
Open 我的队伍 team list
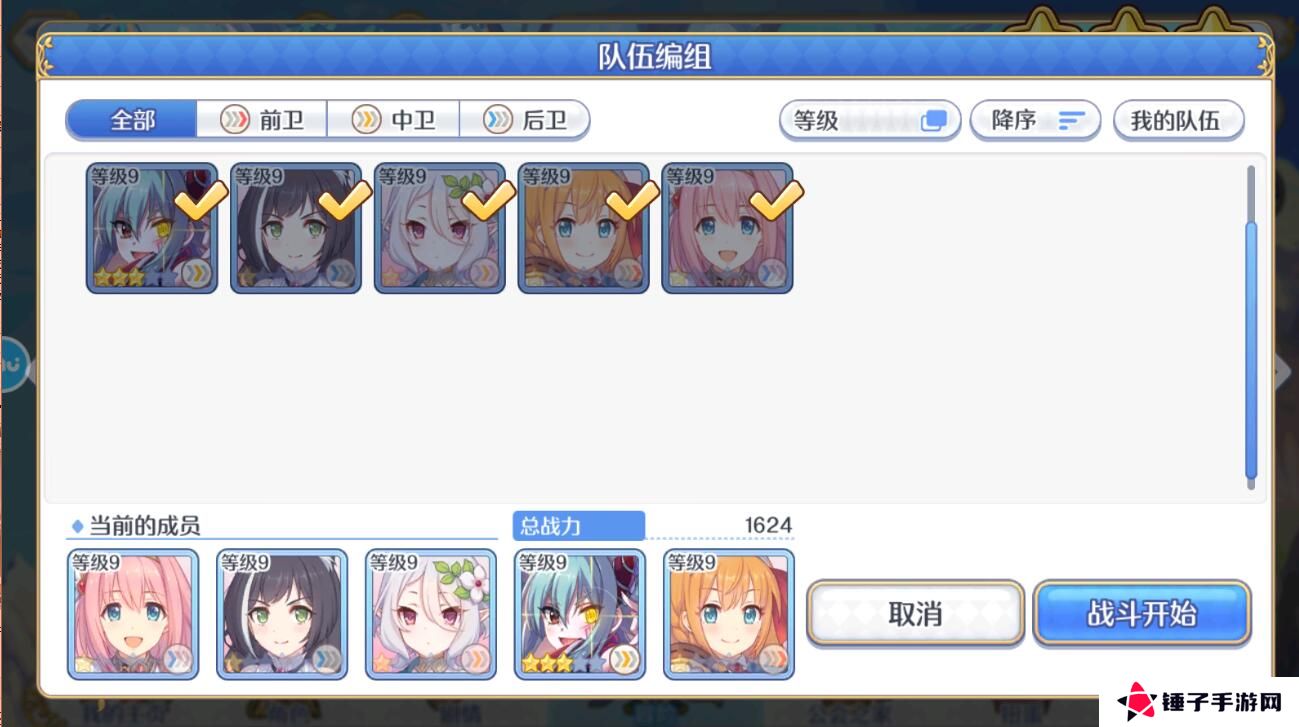pos(1178,119)
